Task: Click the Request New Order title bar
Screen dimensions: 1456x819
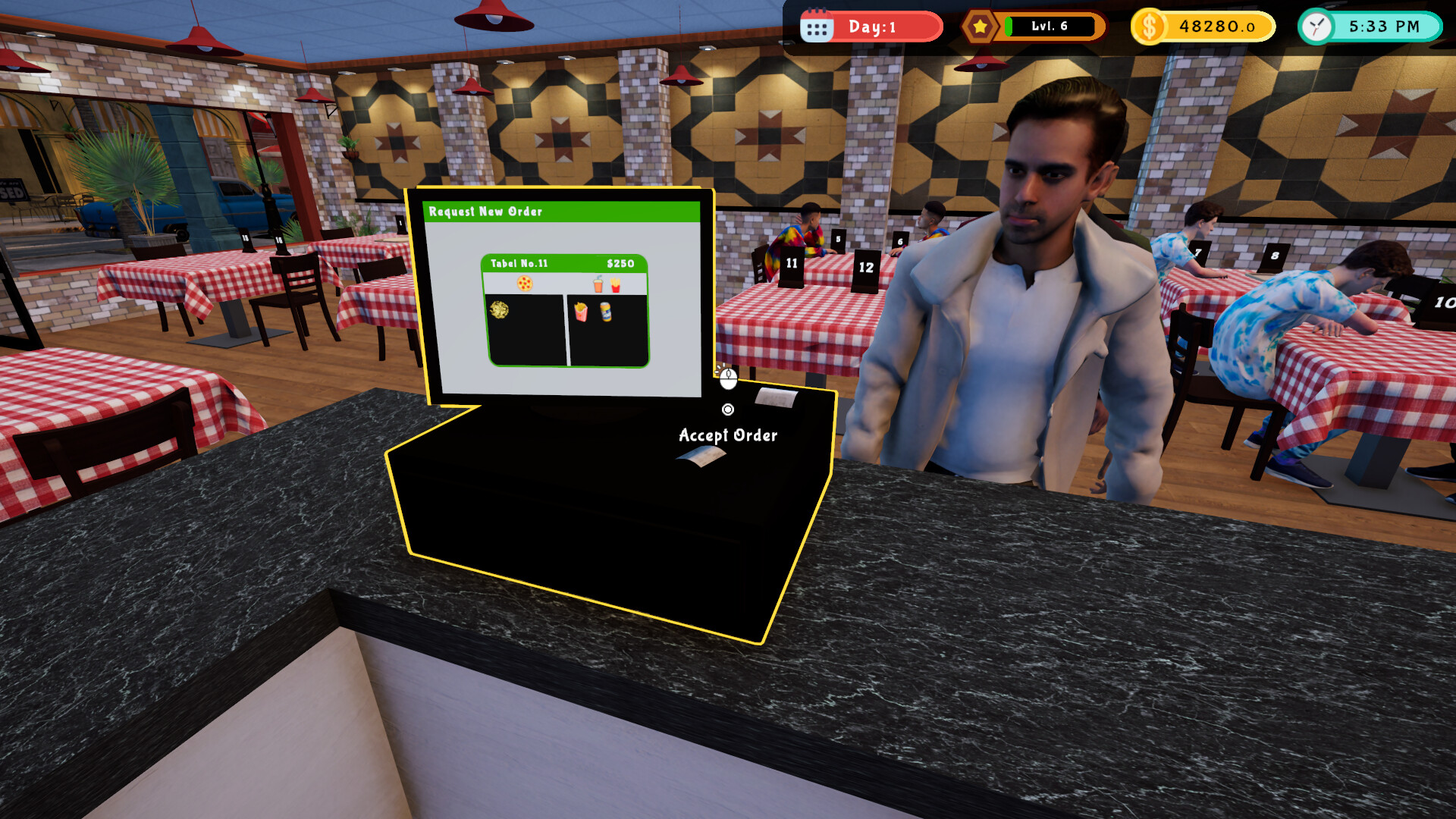Action: pos(485,212)
